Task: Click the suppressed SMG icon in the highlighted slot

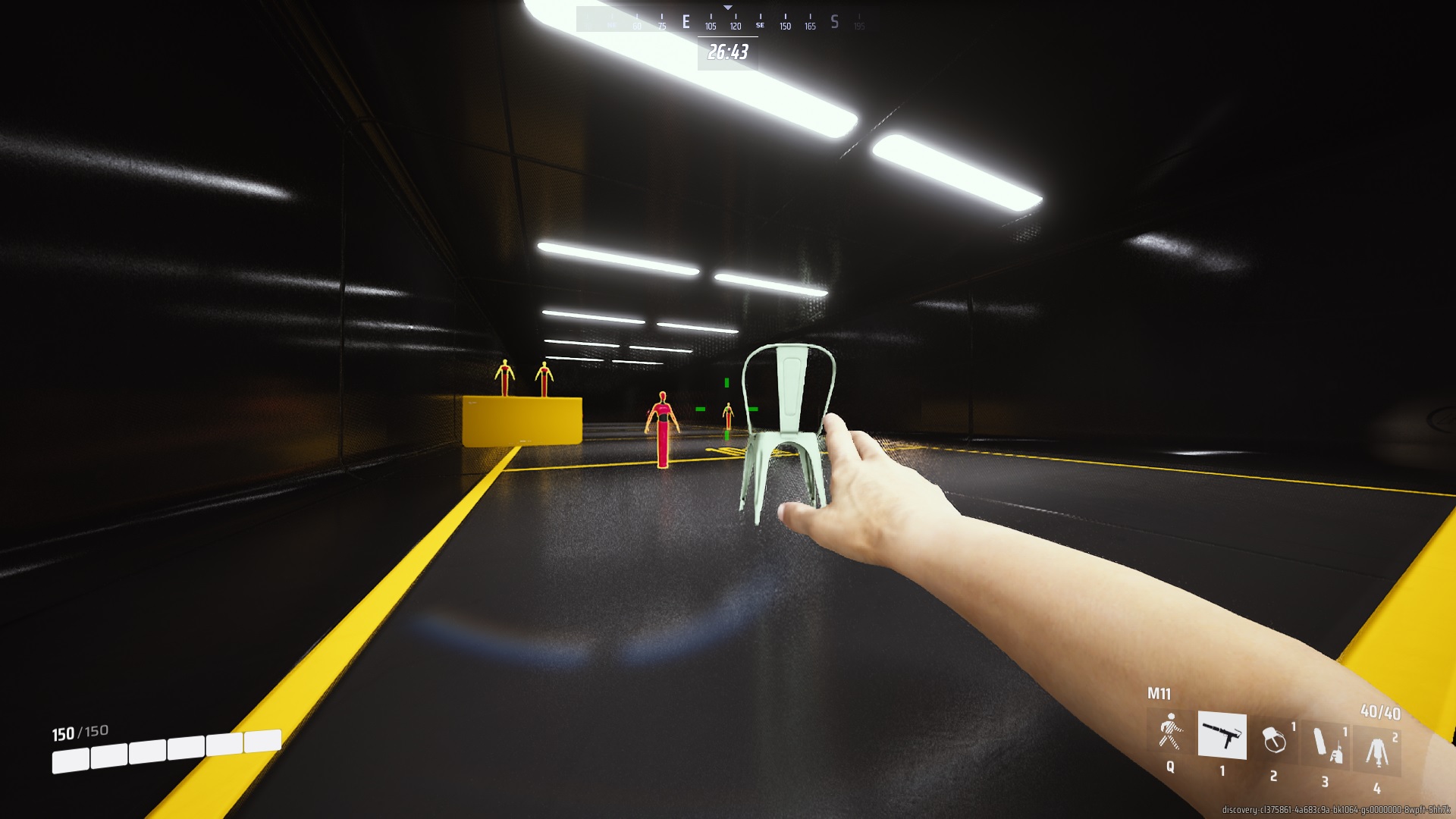Action: pos(1222,737)
